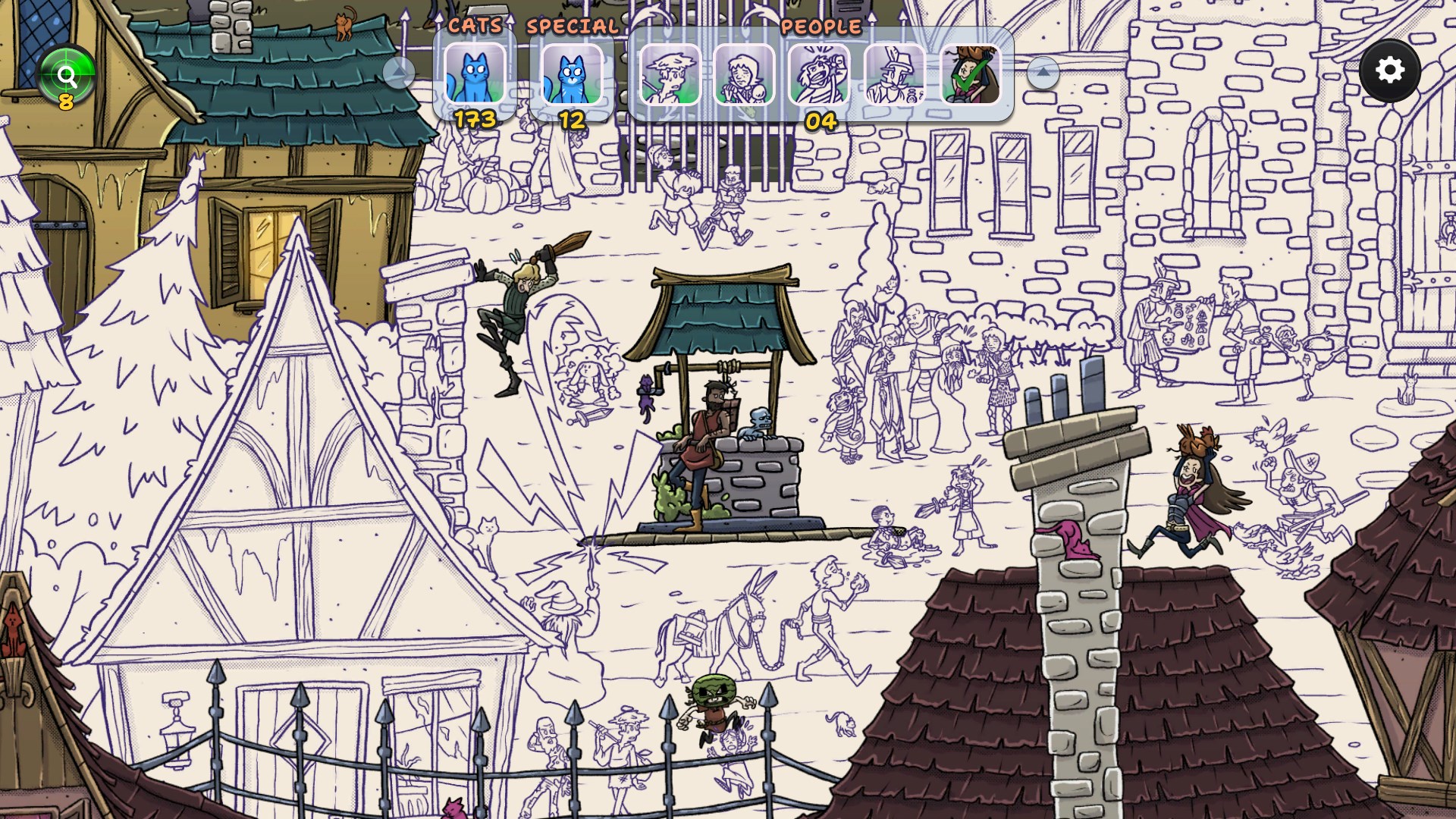Use the green magnifier hint button
1456x819 pixels.
tap(67, 75)
